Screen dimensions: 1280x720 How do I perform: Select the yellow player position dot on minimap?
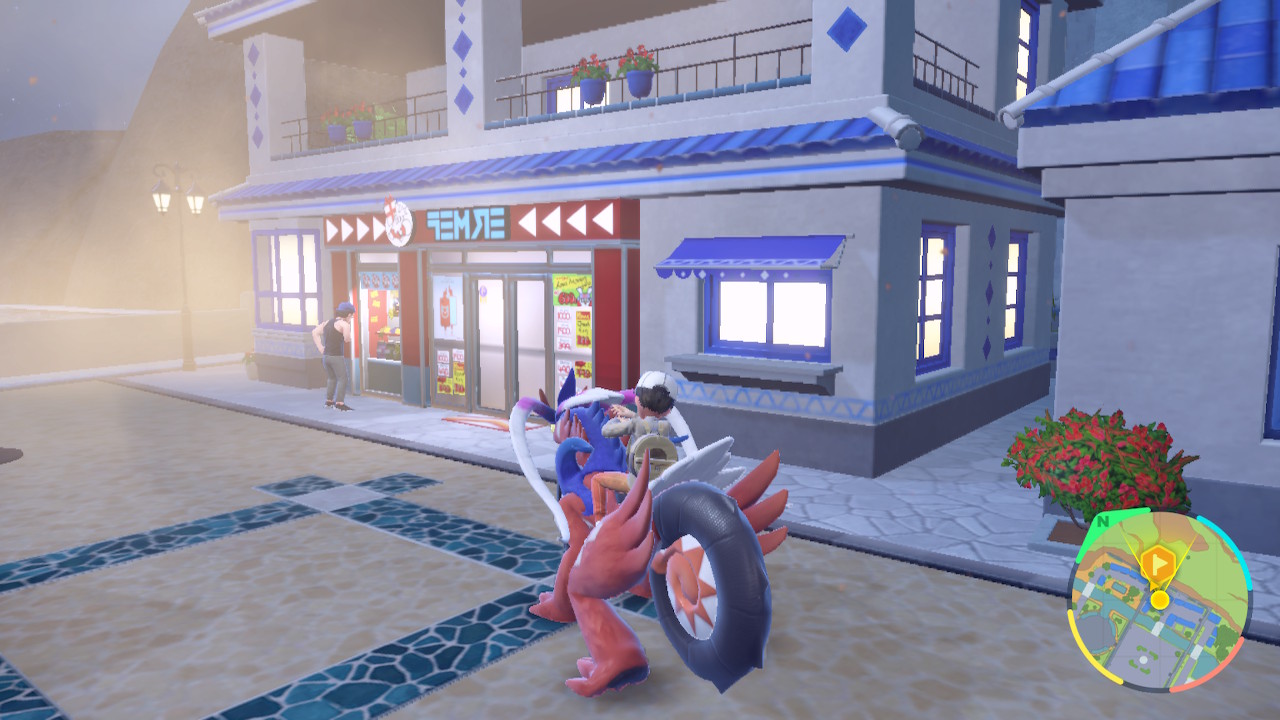(1160, 599)
